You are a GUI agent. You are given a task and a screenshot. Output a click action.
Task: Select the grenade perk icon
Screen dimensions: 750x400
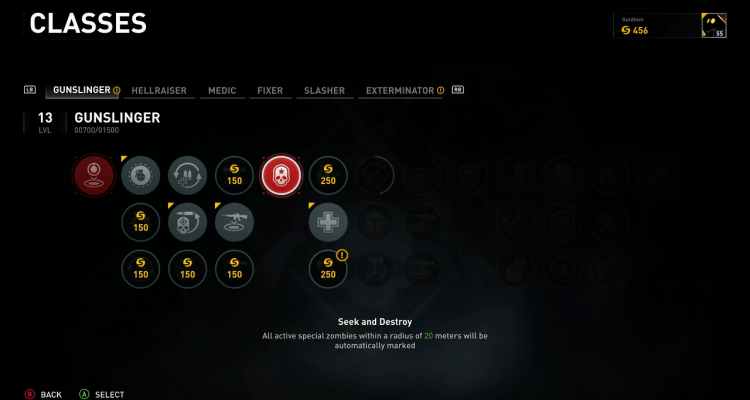coord(140,175)
